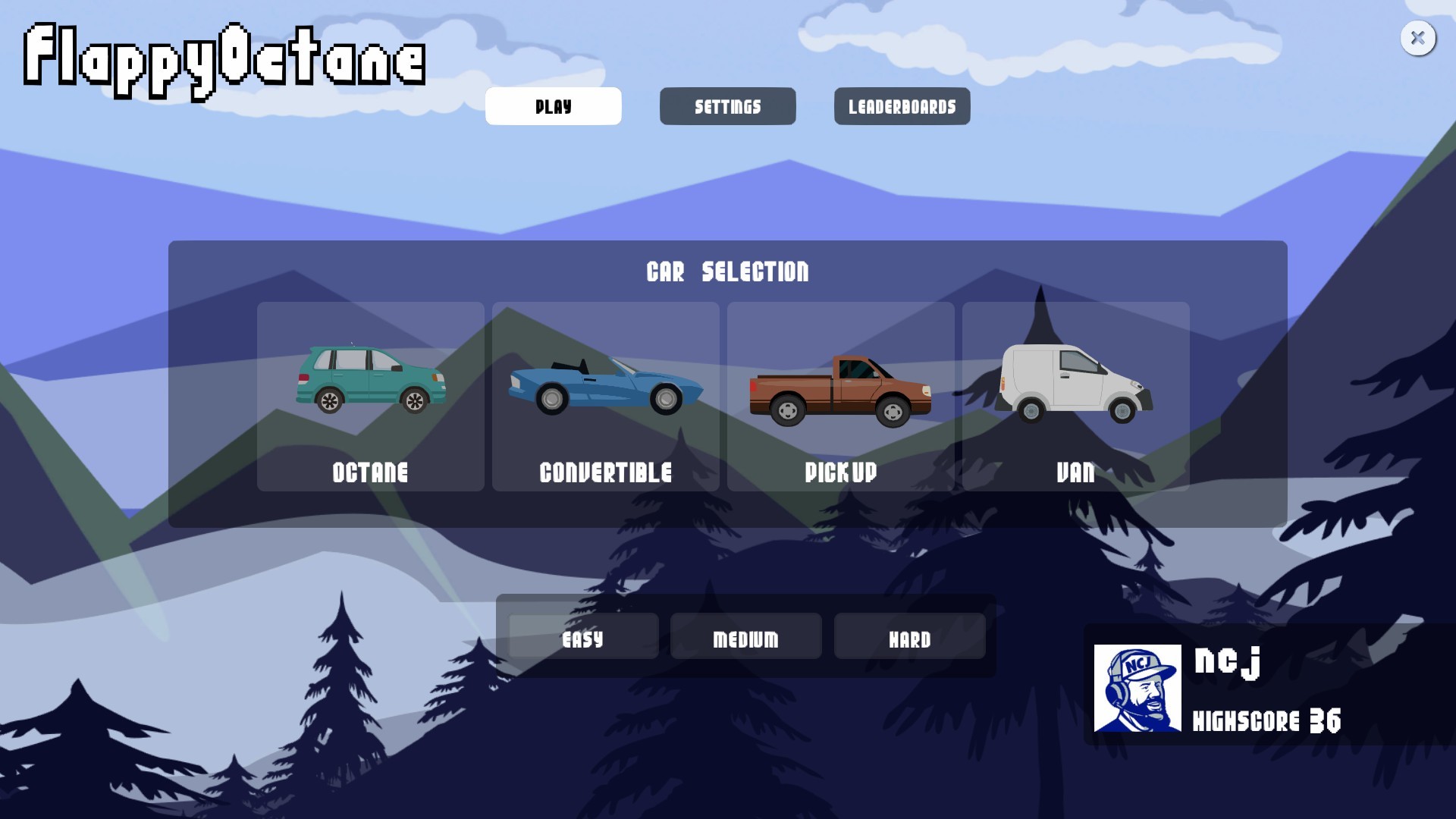Screen dimensions: 1456x819
Task: Select the Pickup truck
Action: pos(841,397)
